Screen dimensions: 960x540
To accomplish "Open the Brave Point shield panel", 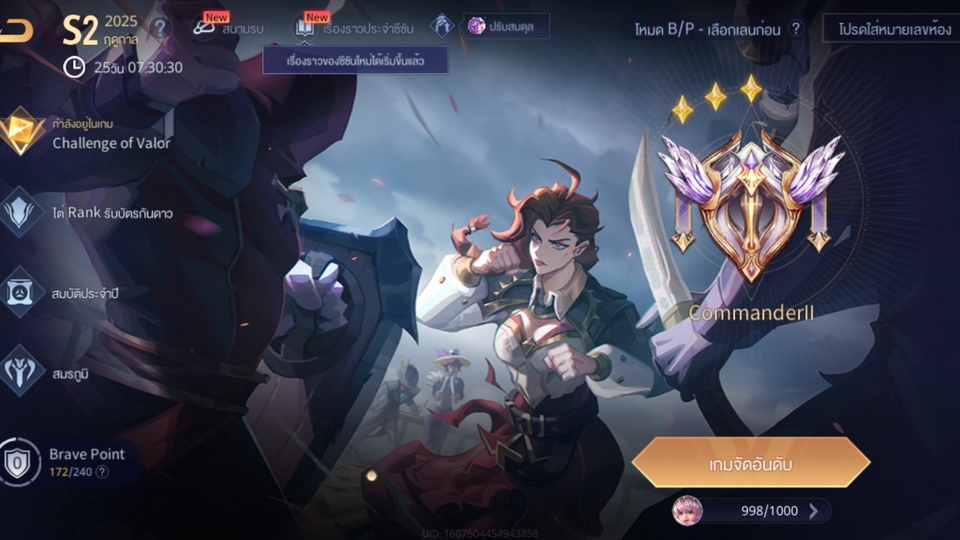I will (x=20, y=462).
